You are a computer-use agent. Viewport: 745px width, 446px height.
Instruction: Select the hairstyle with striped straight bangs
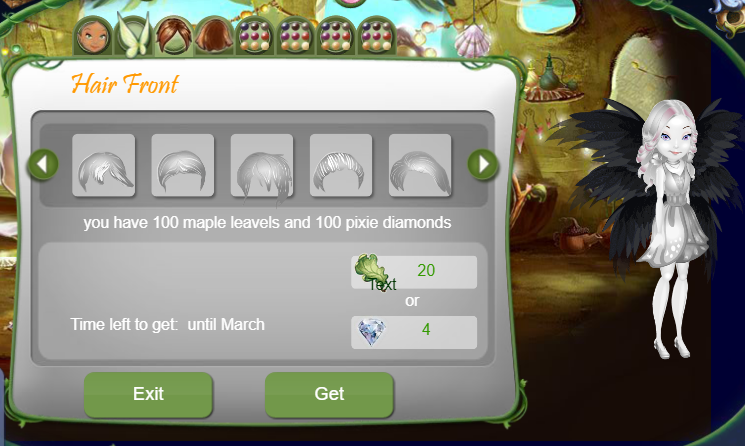coord(341,165)
